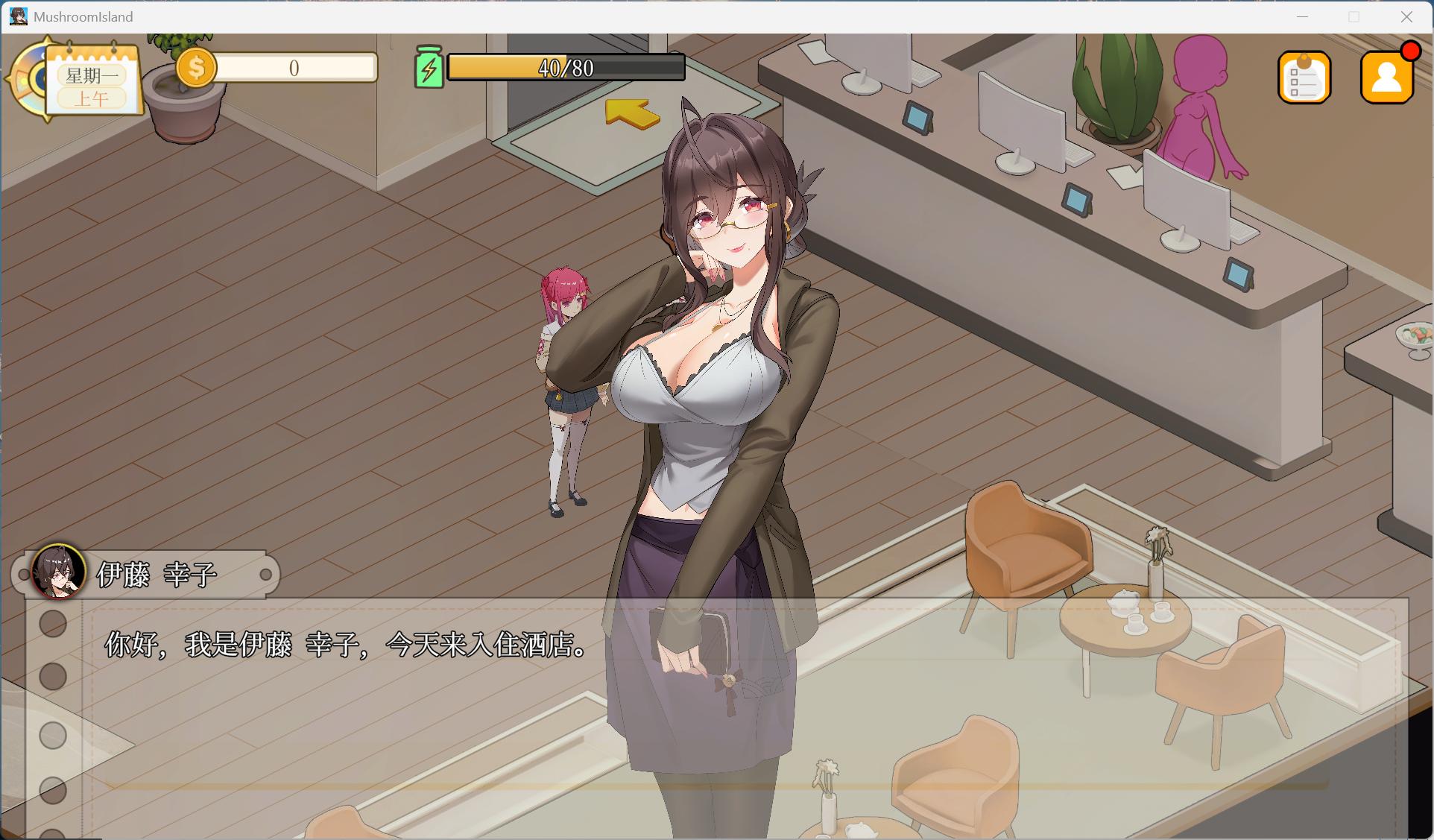The width and height of the screenshot is (1434, 840).
Task: Click the MushroomIsland title bar icon
Action: pyautogui.click(x=17, y=16)
